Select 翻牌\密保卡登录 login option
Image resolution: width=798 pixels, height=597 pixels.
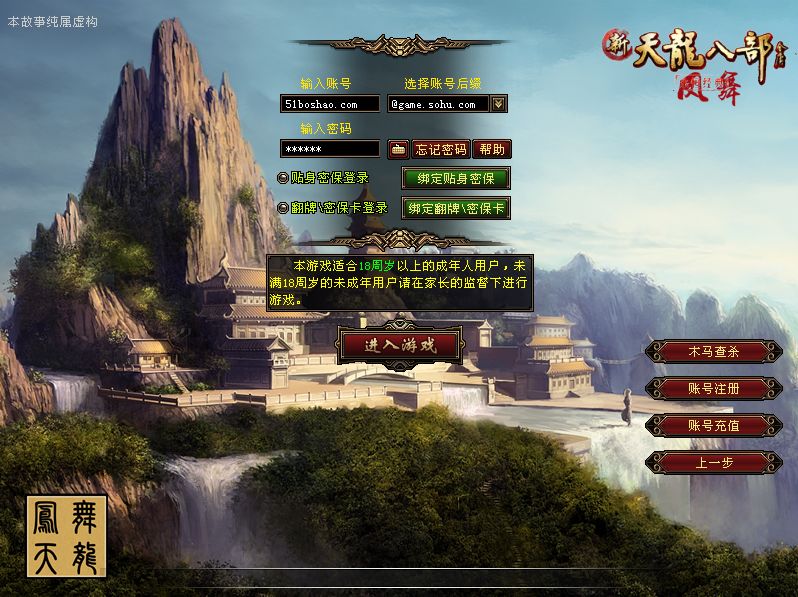pyautogui.click(x=283, y=208)
